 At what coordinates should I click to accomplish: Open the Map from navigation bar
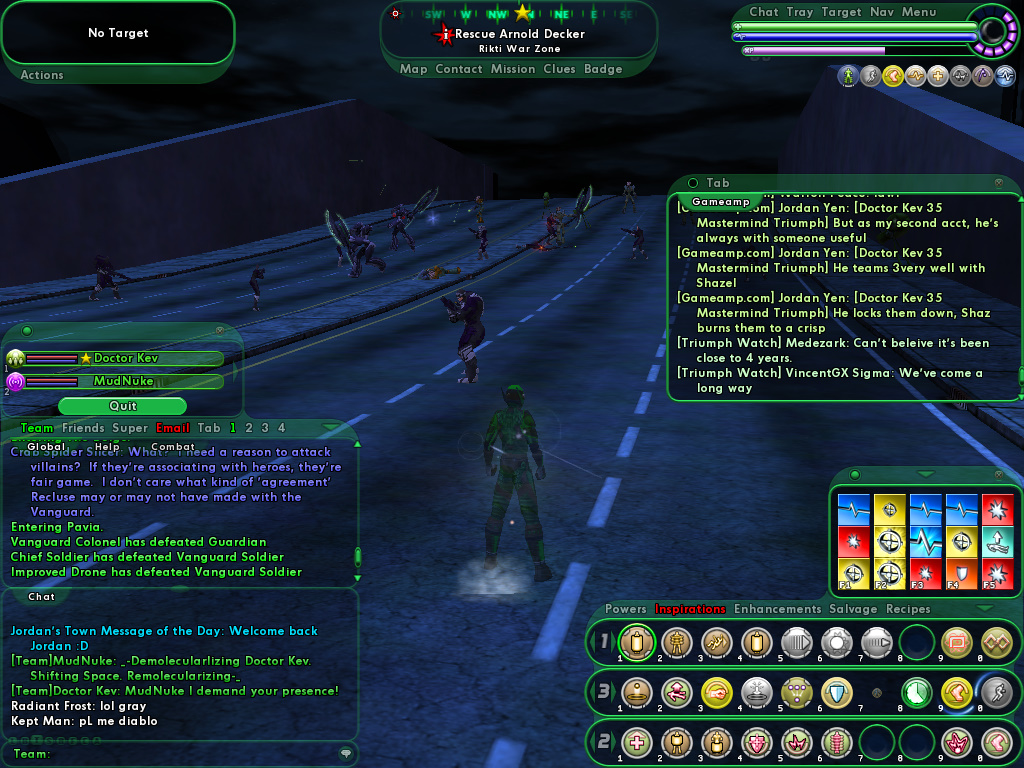(x=413, y=69)
